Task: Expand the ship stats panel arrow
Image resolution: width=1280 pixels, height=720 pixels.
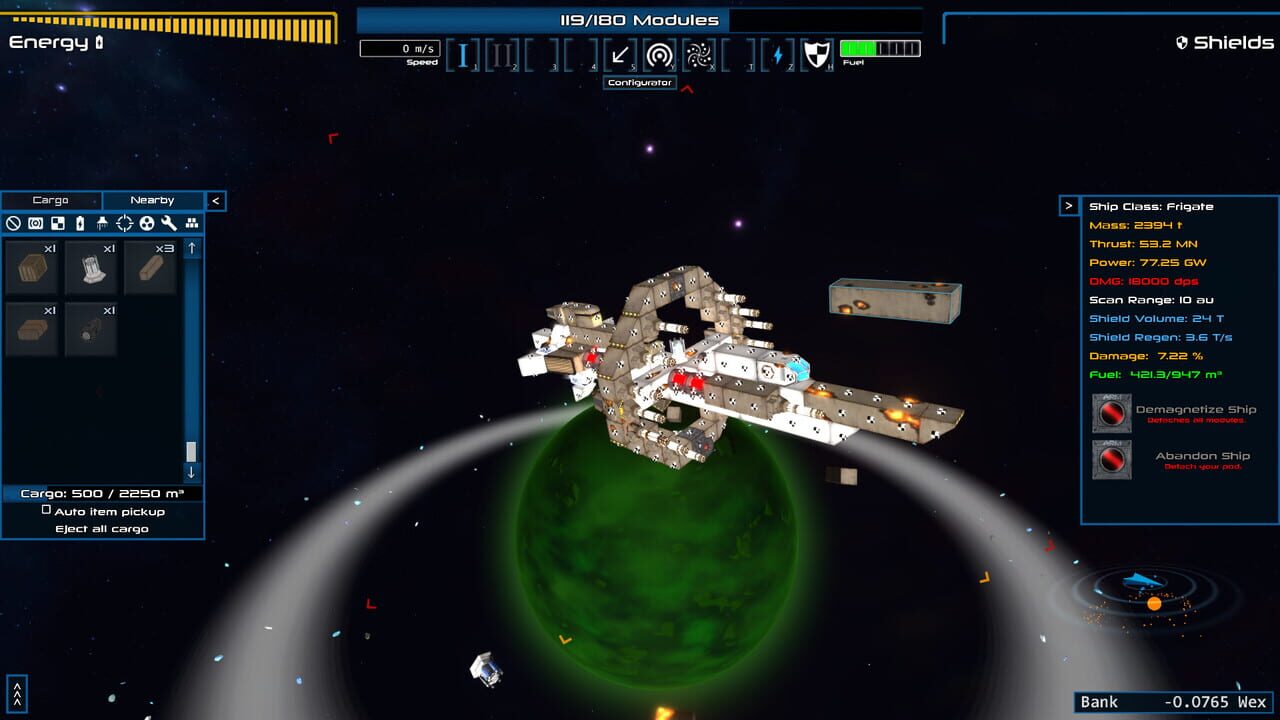Action: point(1070,206)
